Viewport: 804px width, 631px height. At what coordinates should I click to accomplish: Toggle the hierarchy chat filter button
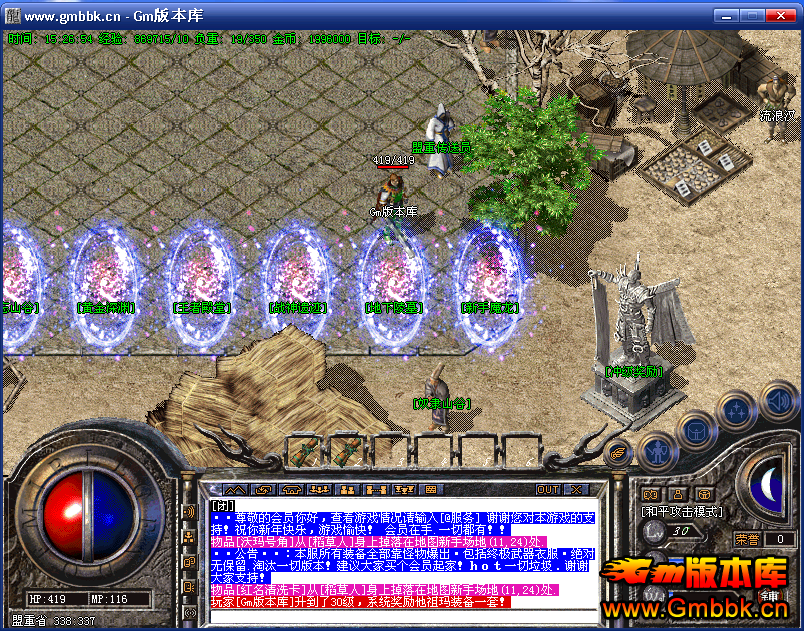click(x=189, y=538)
